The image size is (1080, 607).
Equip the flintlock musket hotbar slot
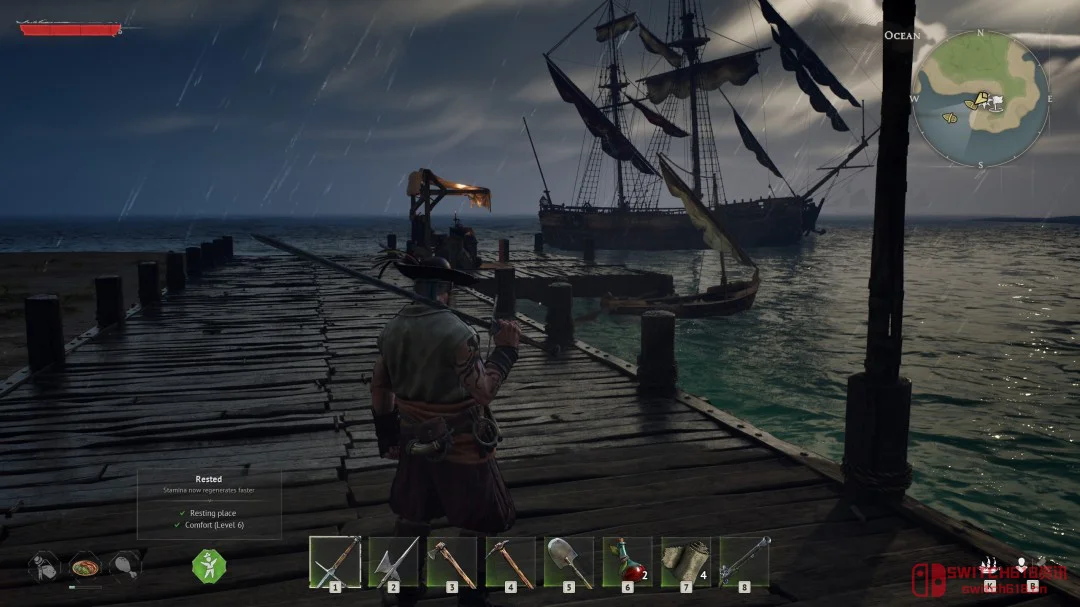[744, 561]
